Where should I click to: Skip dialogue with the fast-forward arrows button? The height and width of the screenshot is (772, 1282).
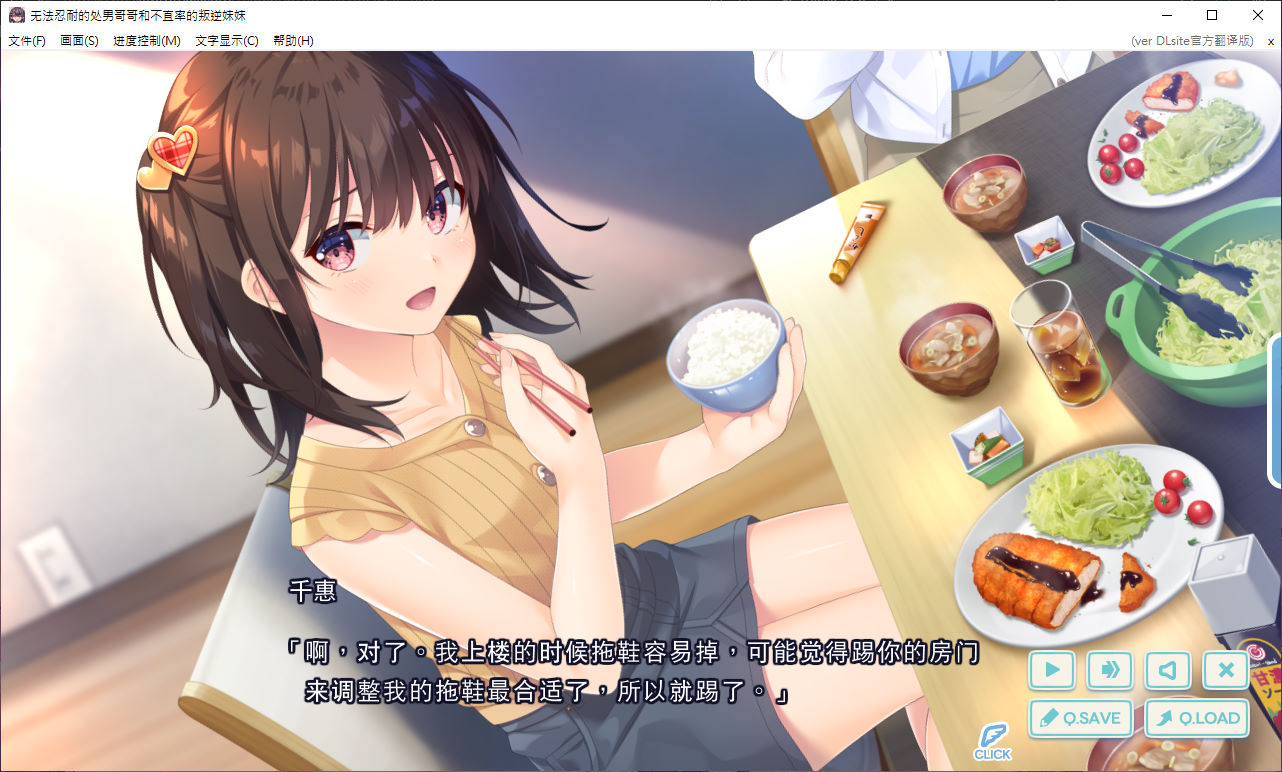[1110, 670]
